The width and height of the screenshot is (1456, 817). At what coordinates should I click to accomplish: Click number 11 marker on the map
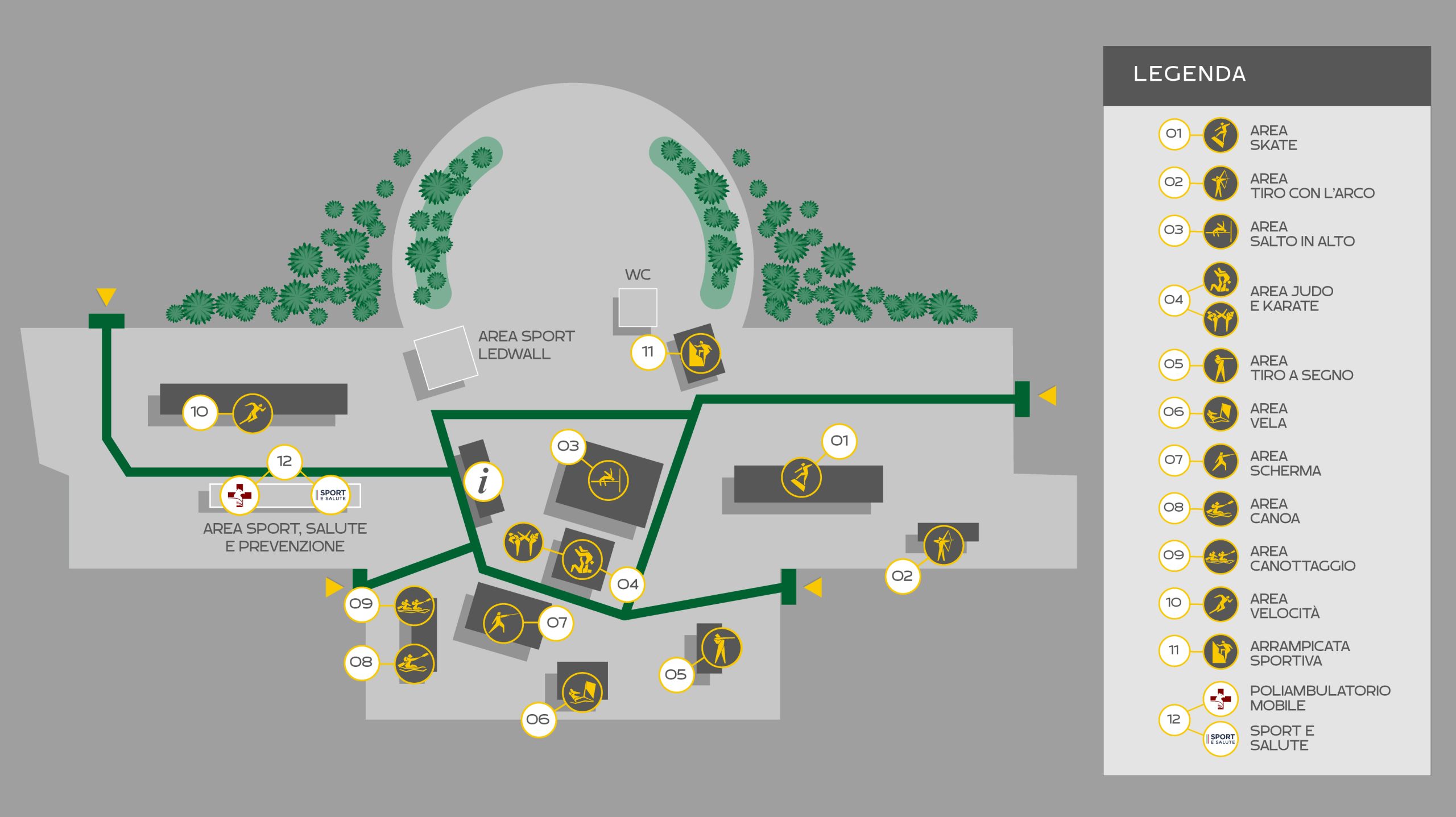[x=647, y=352]
